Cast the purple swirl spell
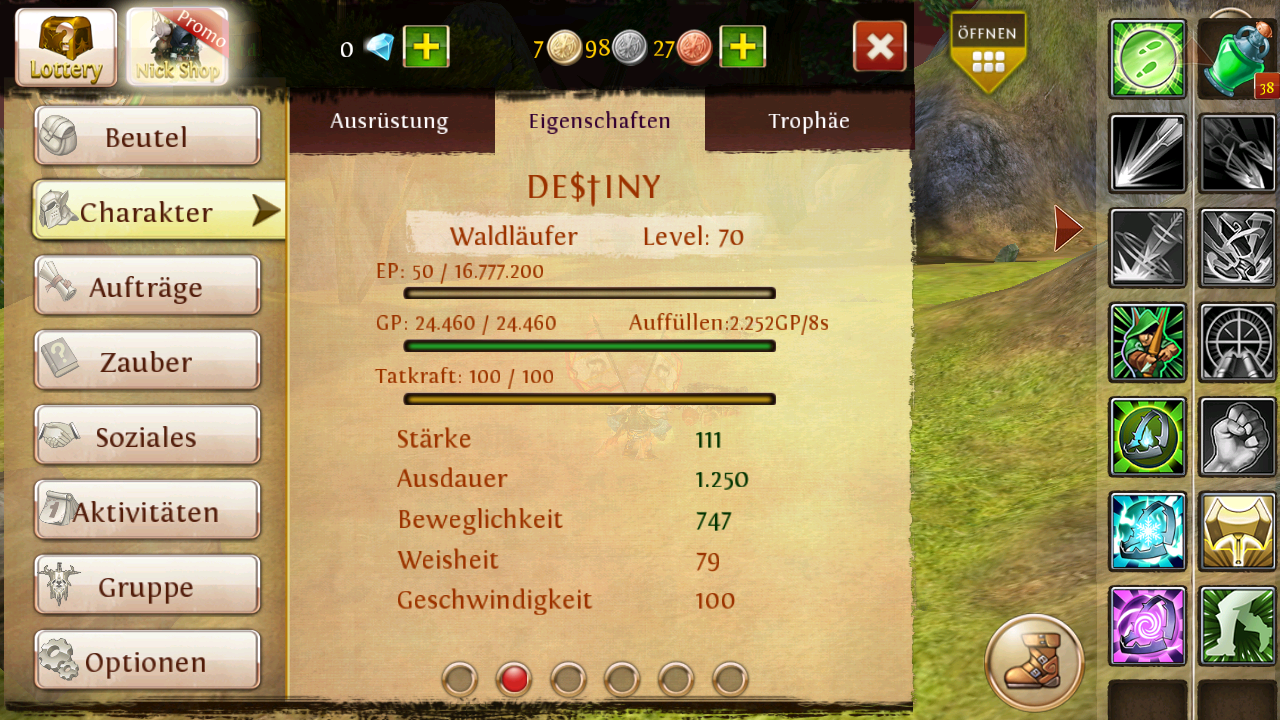Image resolution: width=1280 pixels, height=720 pixels. click(x=1147, y=626)
